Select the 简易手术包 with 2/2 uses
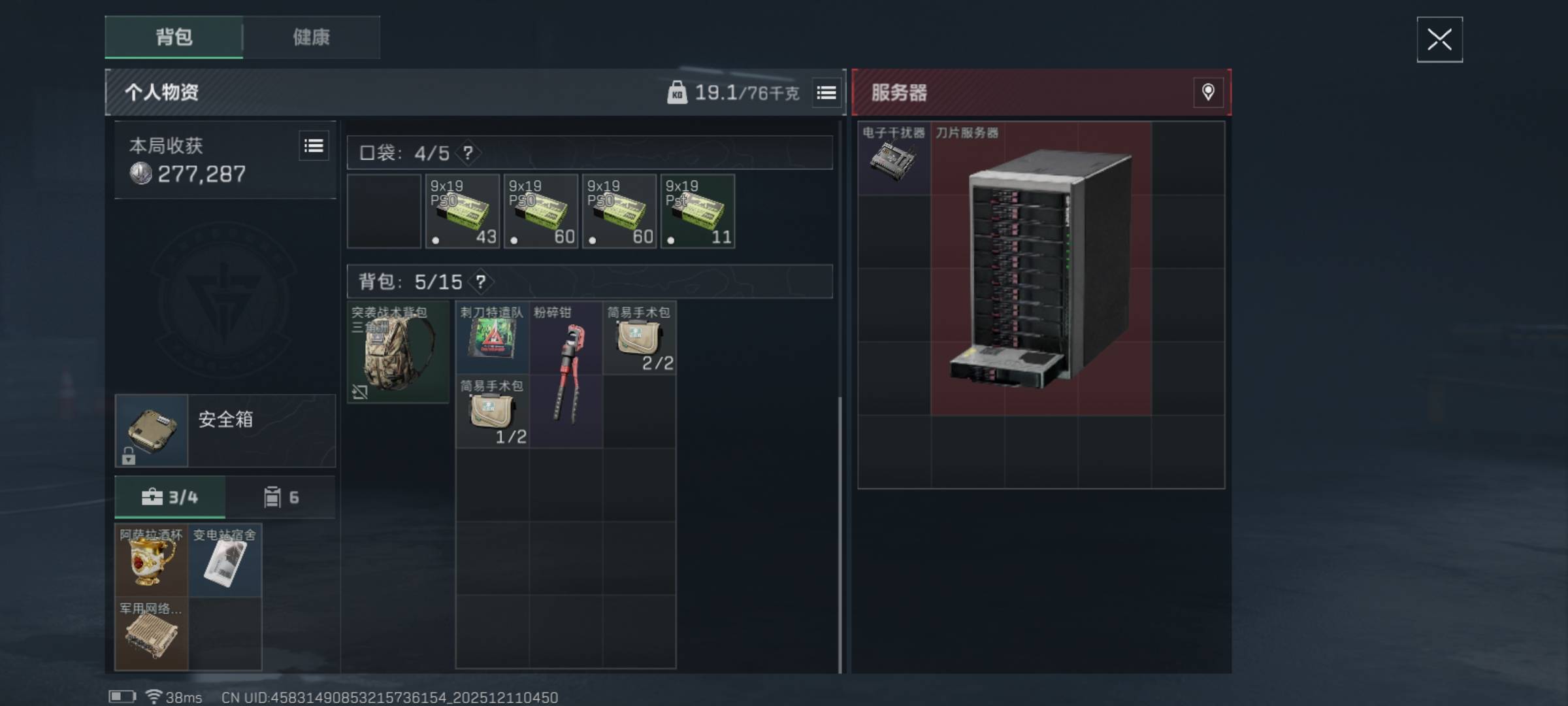The width and height of the screenshot is (1568, 706). [639, 338]
